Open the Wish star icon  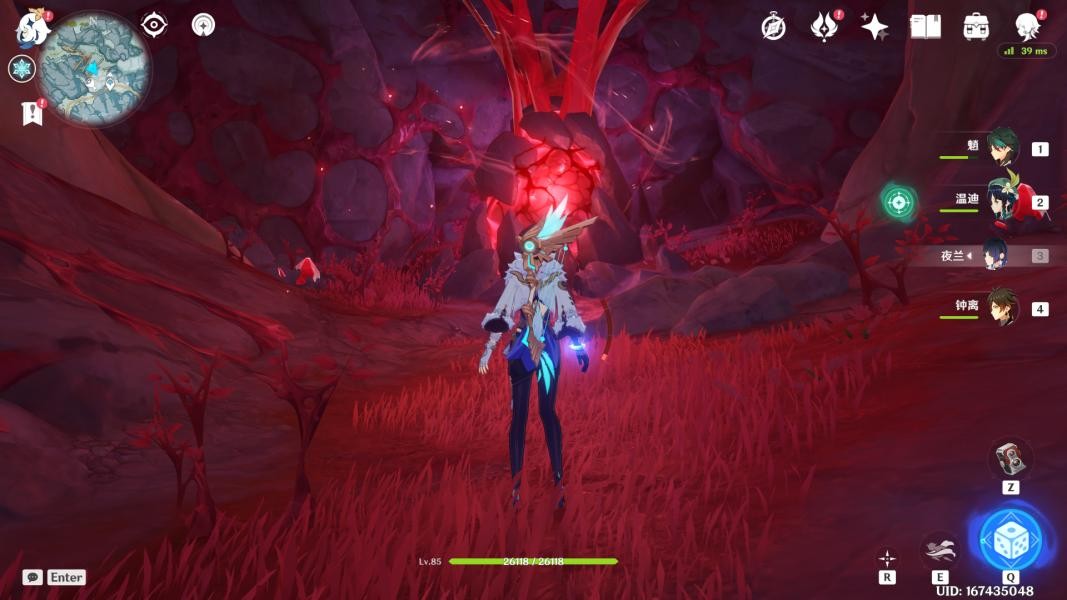coord(875,27)
